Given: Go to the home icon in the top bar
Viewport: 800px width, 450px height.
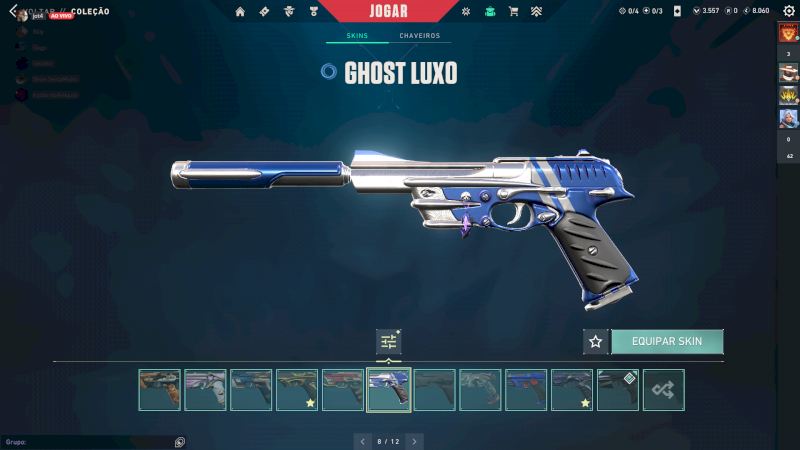Looking at the screenshot, I should pos(240,12).
